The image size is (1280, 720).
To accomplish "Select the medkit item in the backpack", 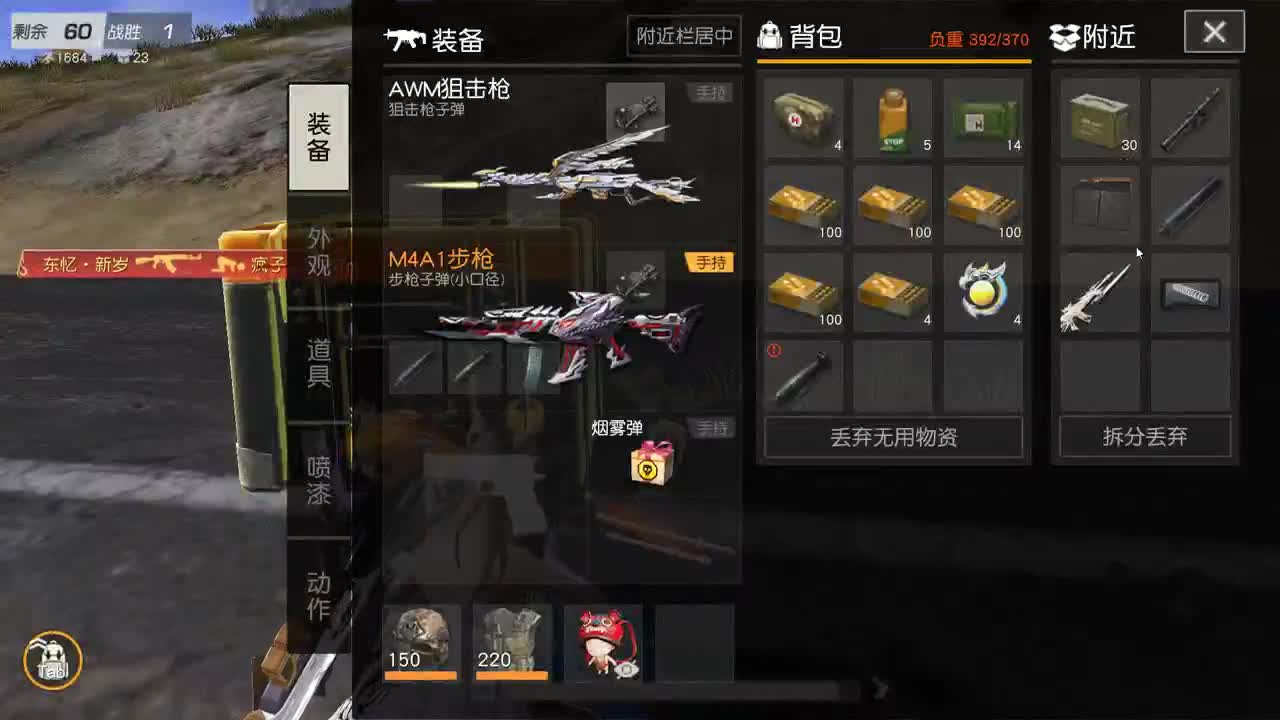I will click(804, 115).
